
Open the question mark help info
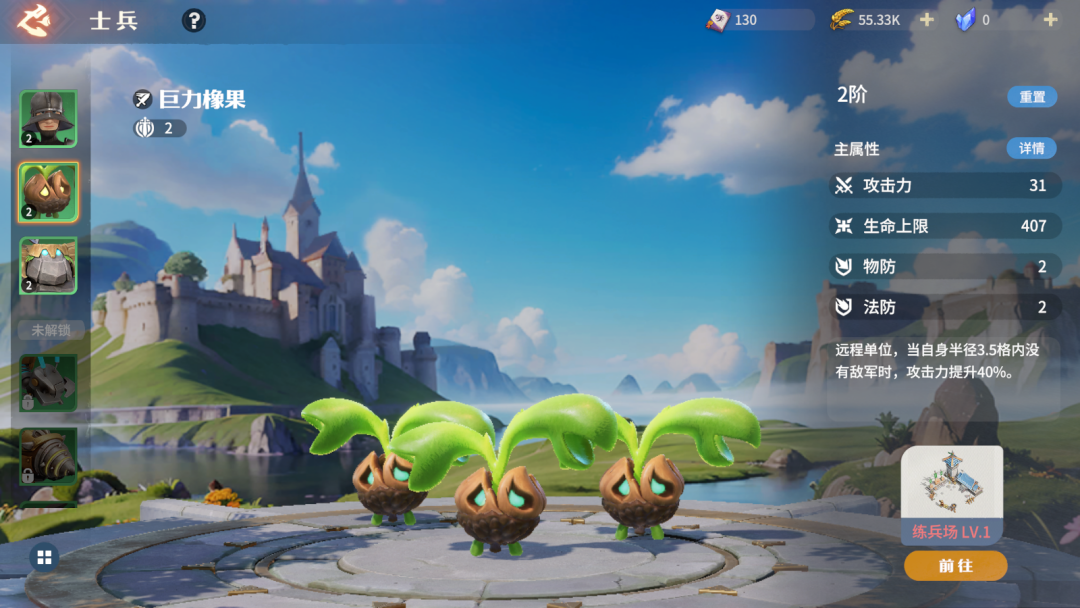click(x=194, y=20)
